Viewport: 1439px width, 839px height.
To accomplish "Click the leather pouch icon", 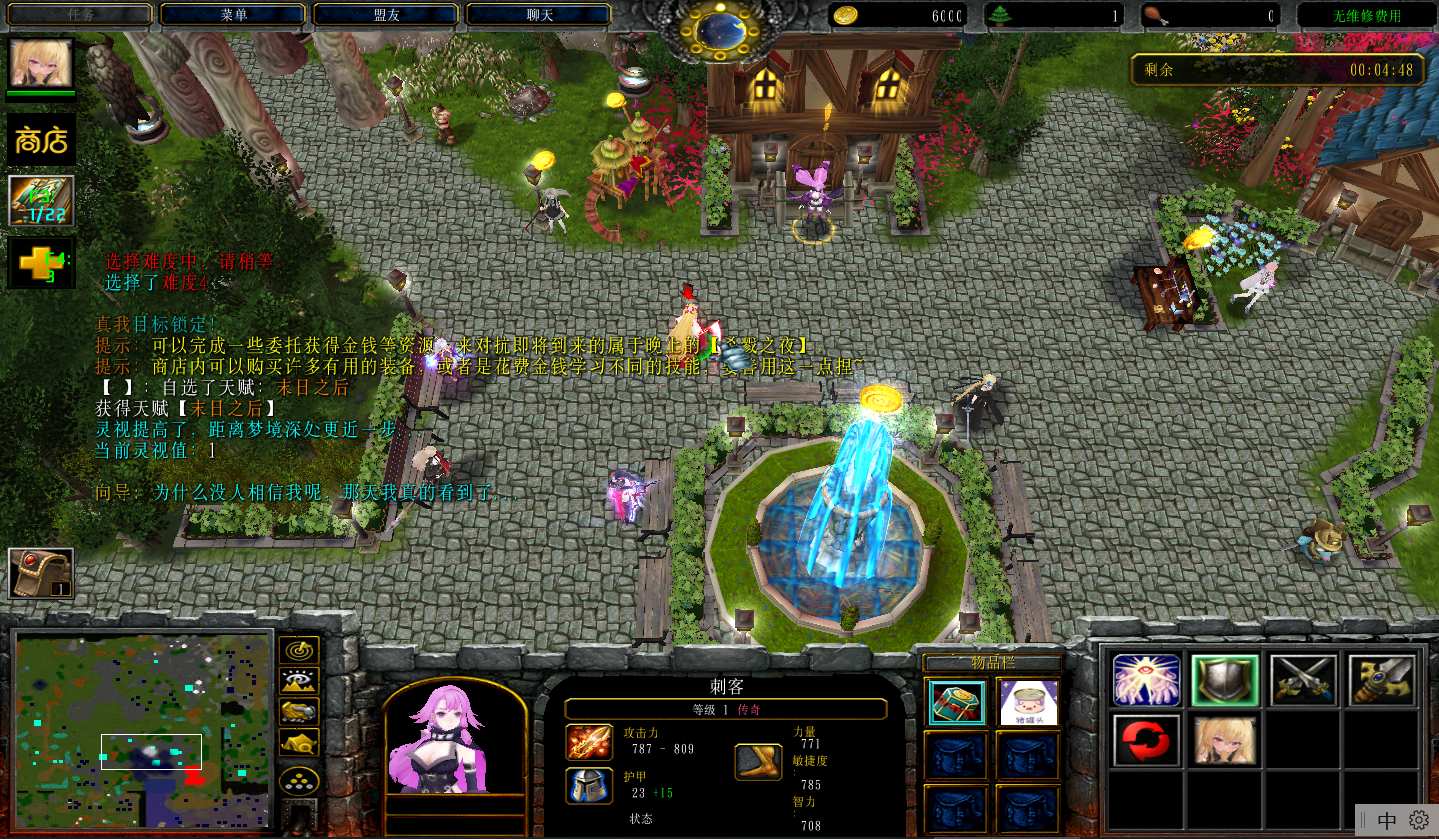I will click(41, 572).
